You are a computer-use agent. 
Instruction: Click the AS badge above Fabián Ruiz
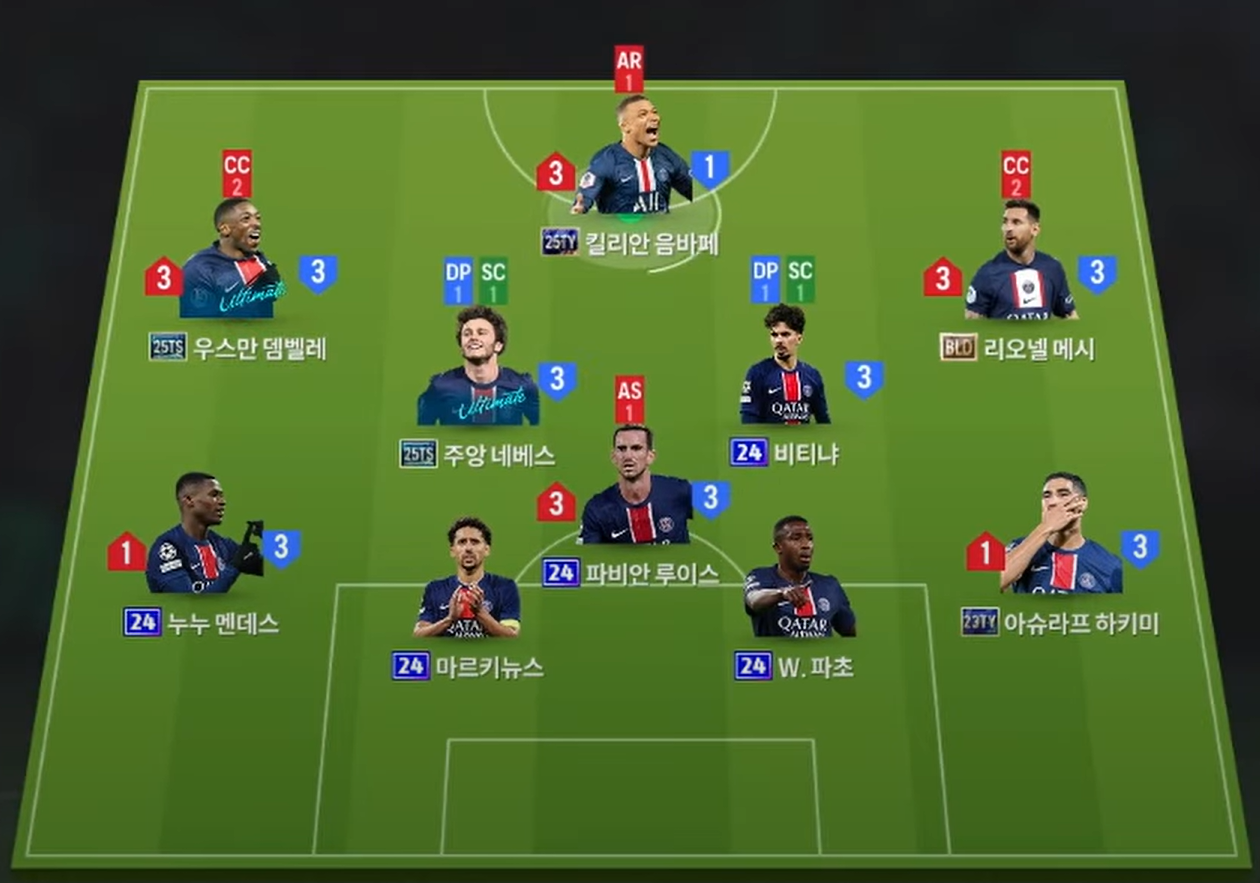[x=629, y=400]
